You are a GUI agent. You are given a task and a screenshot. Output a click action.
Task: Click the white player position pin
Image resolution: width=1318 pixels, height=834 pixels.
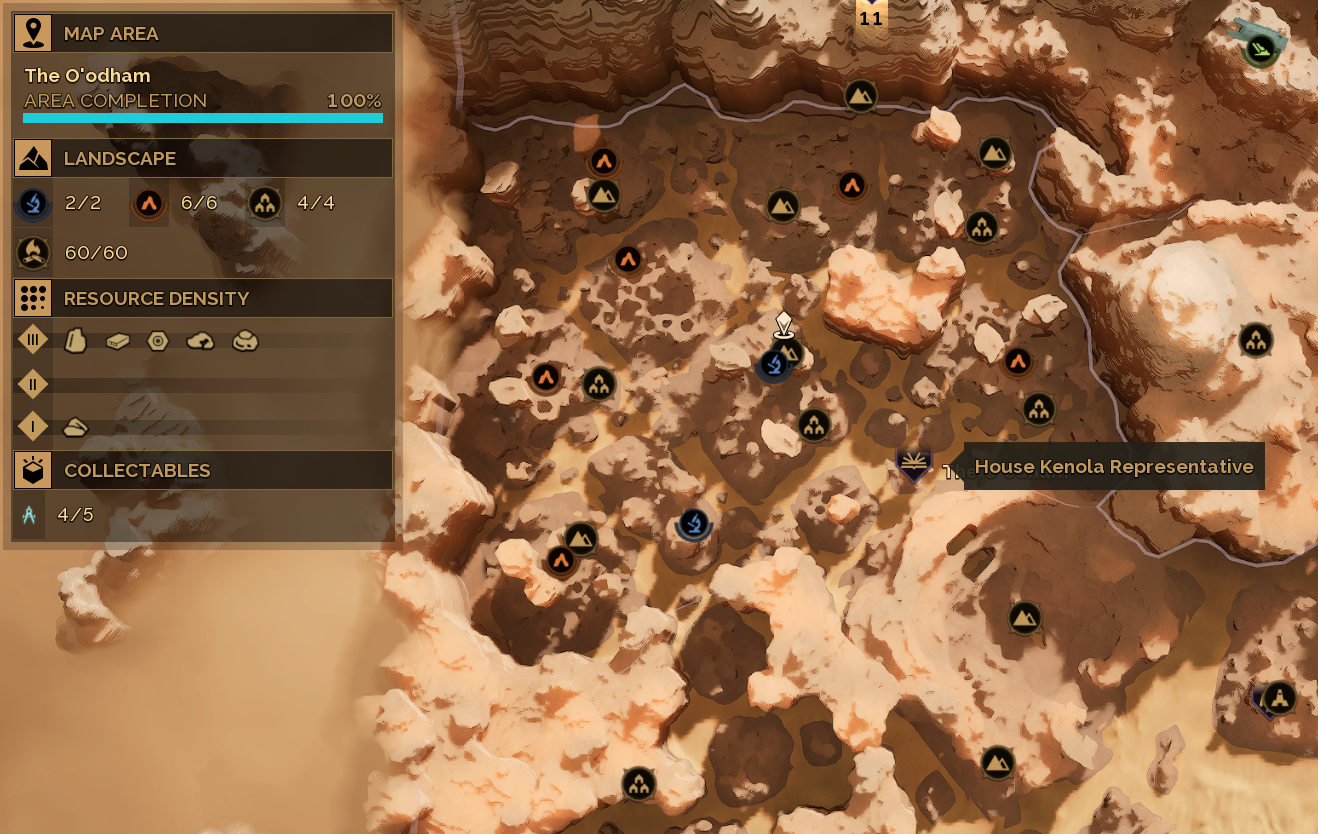tap(783, 324)
